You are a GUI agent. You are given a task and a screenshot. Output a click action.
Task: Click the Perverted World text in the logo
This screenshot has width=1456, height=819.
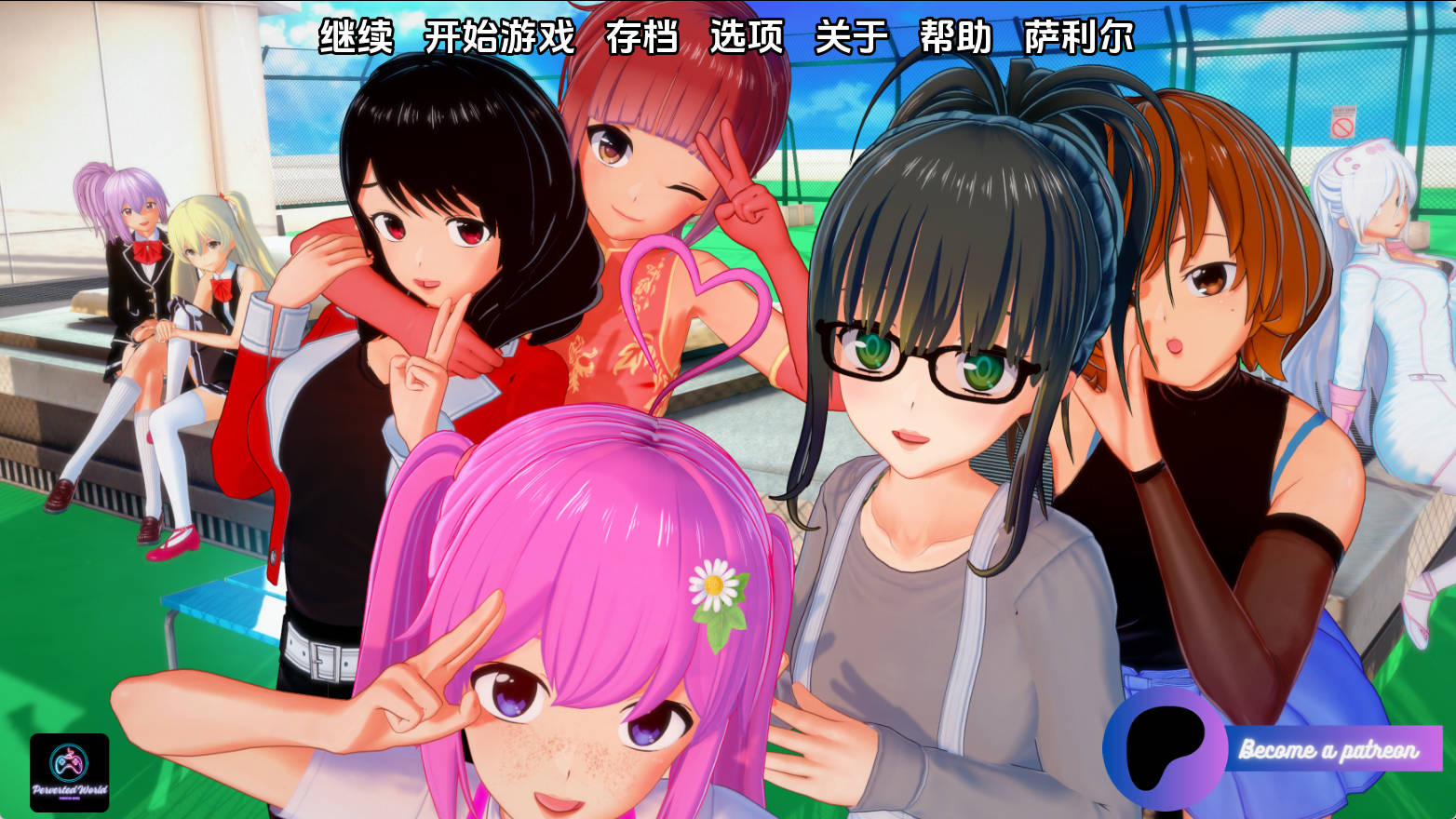pyautogui.click(x=70, y=787)
